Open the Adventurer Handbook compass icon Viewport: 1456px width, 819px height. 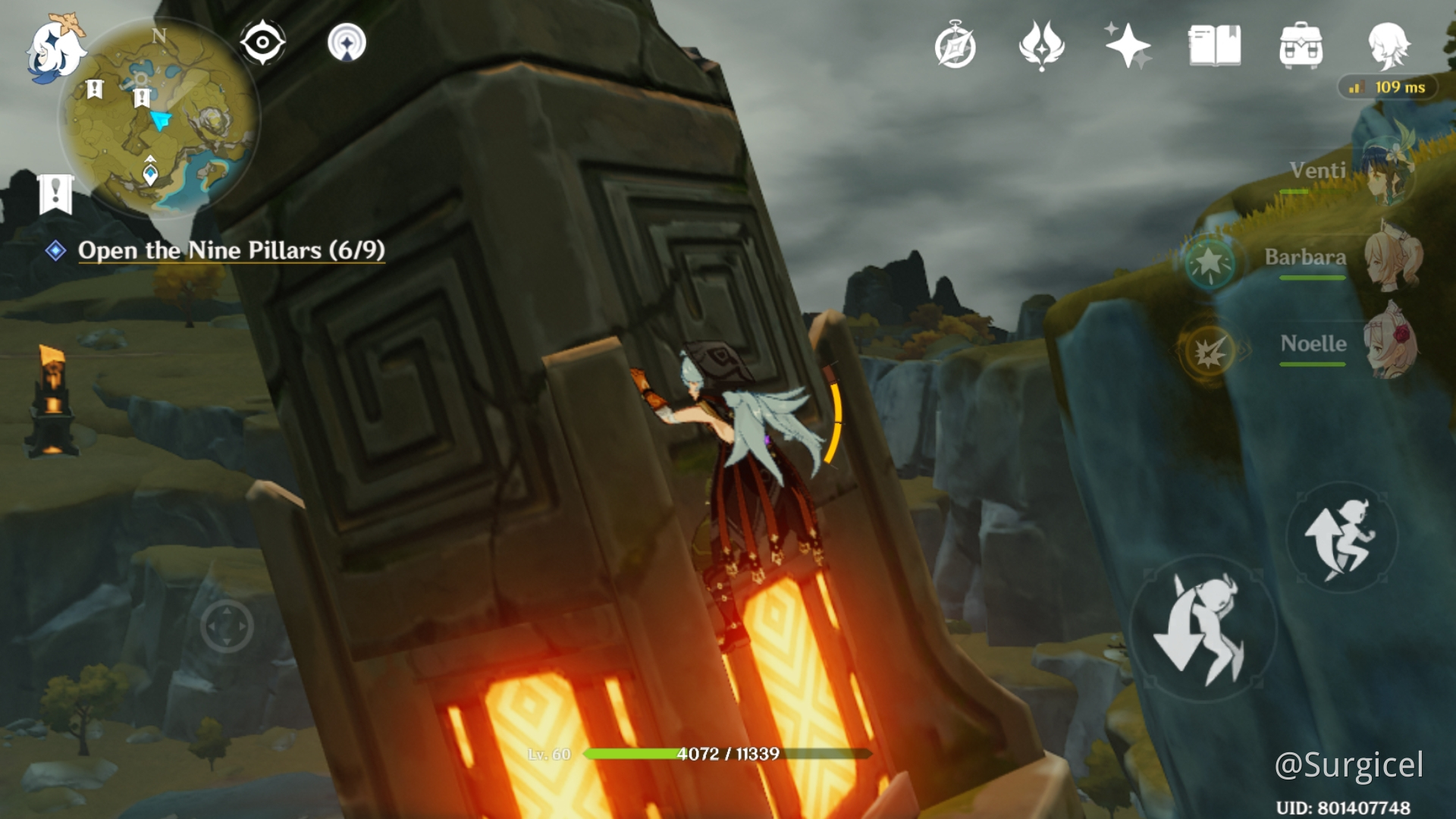pyautogui.click(x=954, y=45)
